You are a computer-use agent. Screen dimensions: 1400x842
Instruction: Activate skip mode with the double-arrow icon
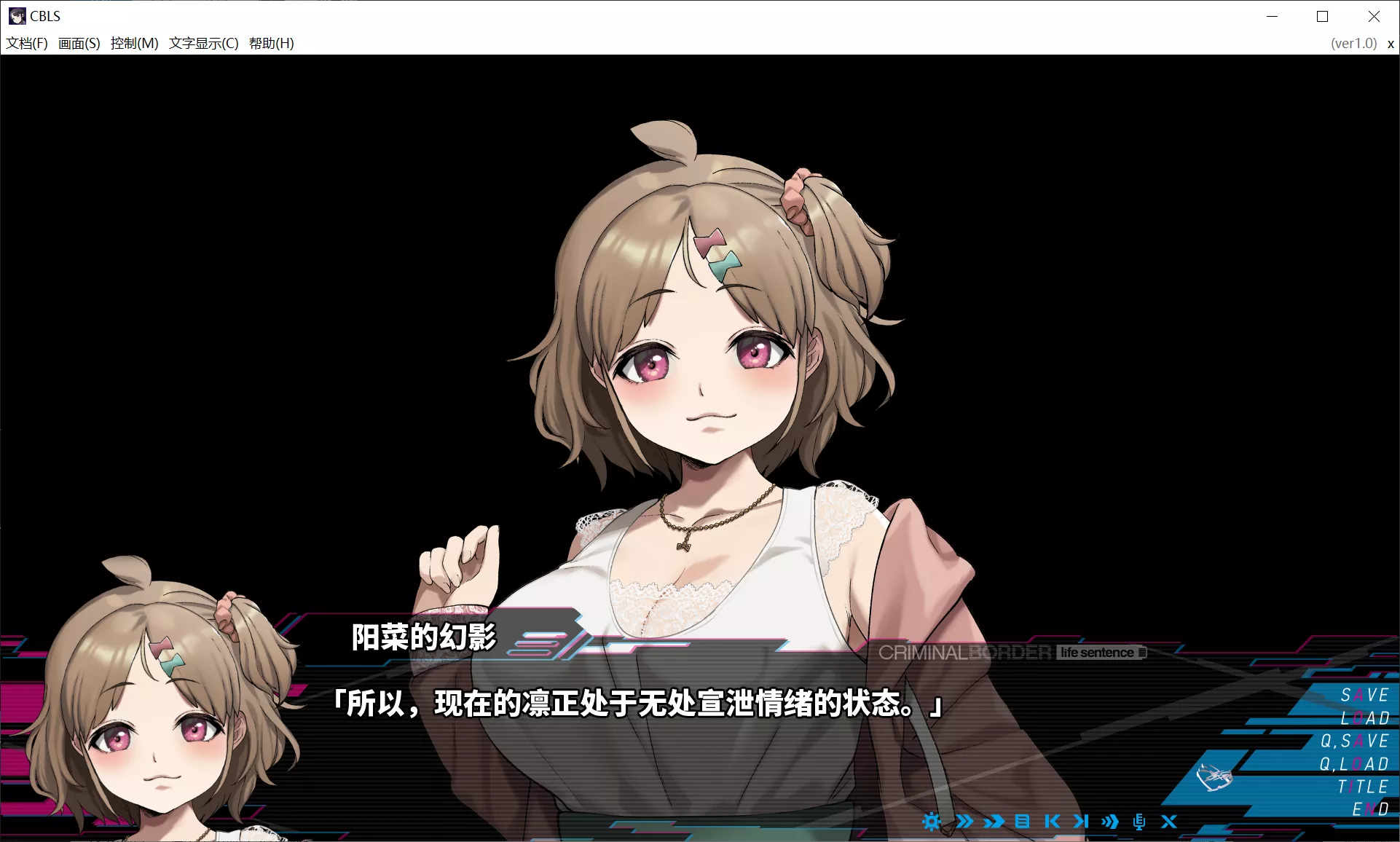965,822
